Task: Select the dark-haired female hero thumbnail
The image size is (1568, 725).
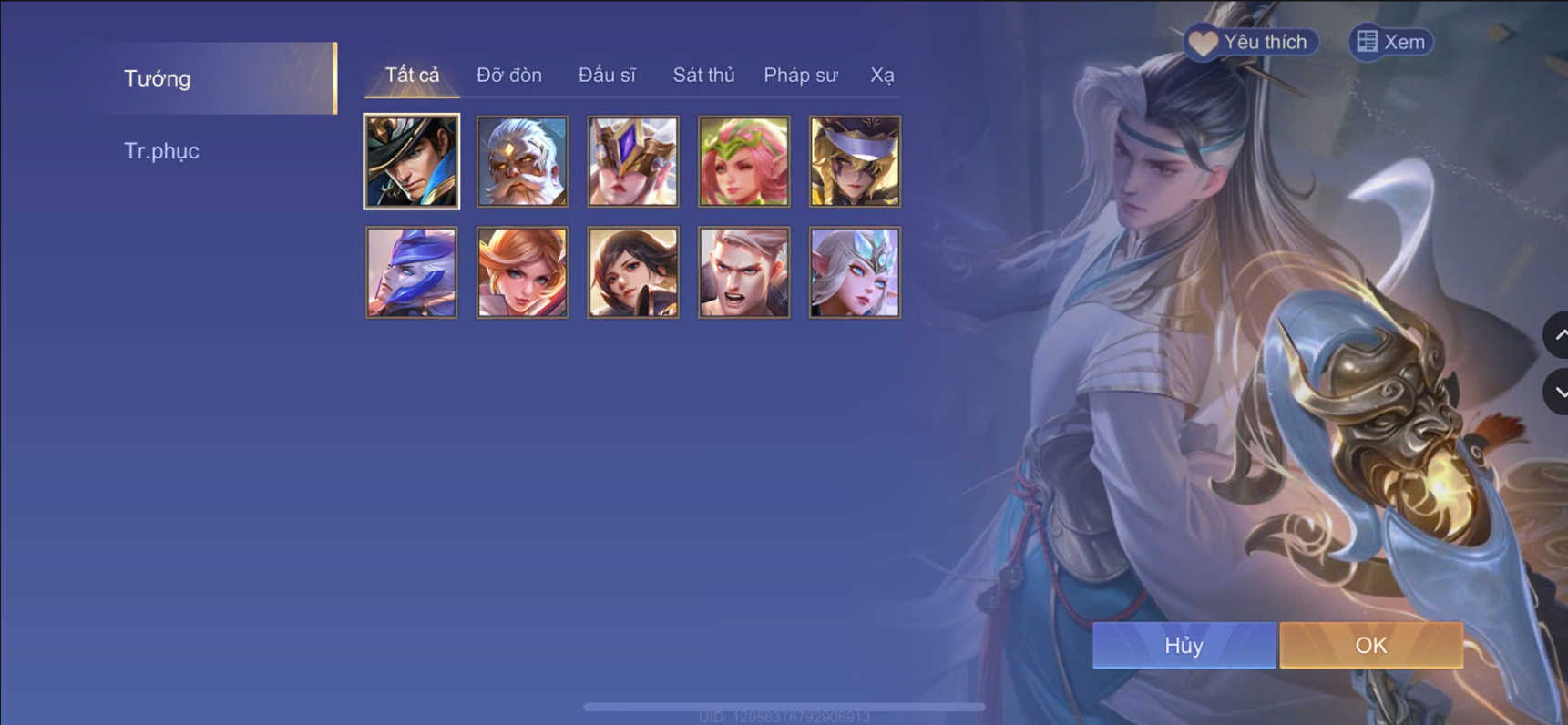Action: pyautogui.click(x=632, y=271)
